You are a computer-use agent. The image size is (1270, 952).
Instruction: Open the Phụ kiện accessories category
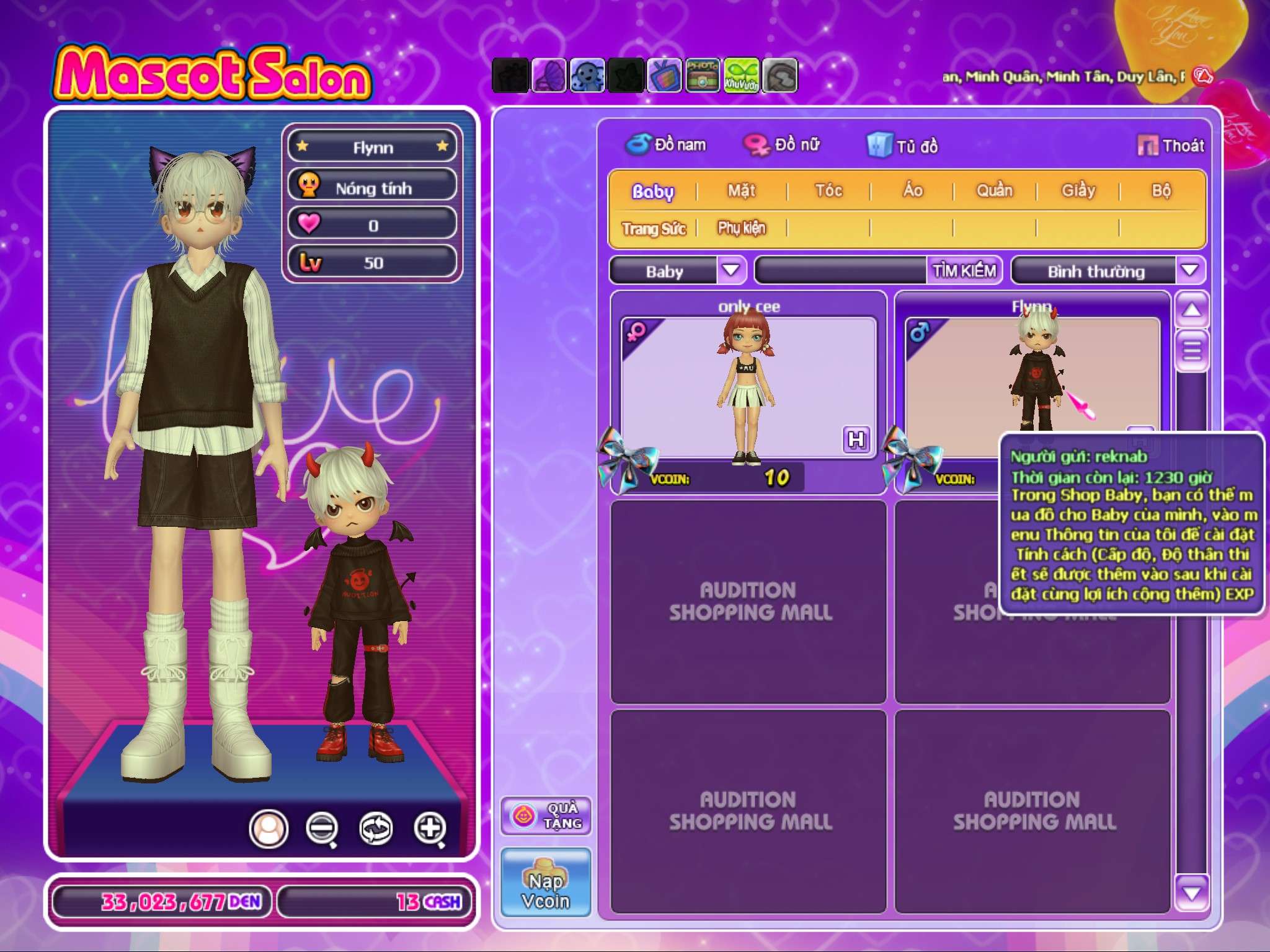tap(742, 228)
